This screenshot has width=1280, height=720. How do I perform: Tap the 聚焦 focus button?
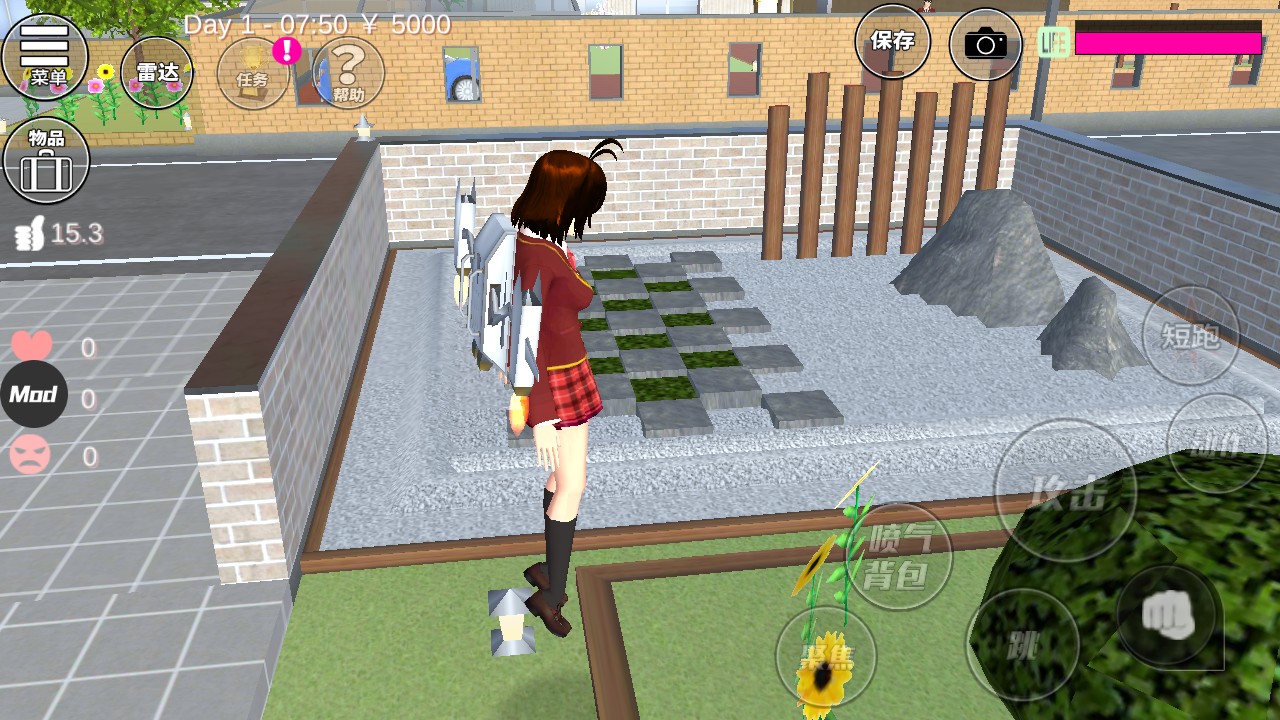[826, 657]
